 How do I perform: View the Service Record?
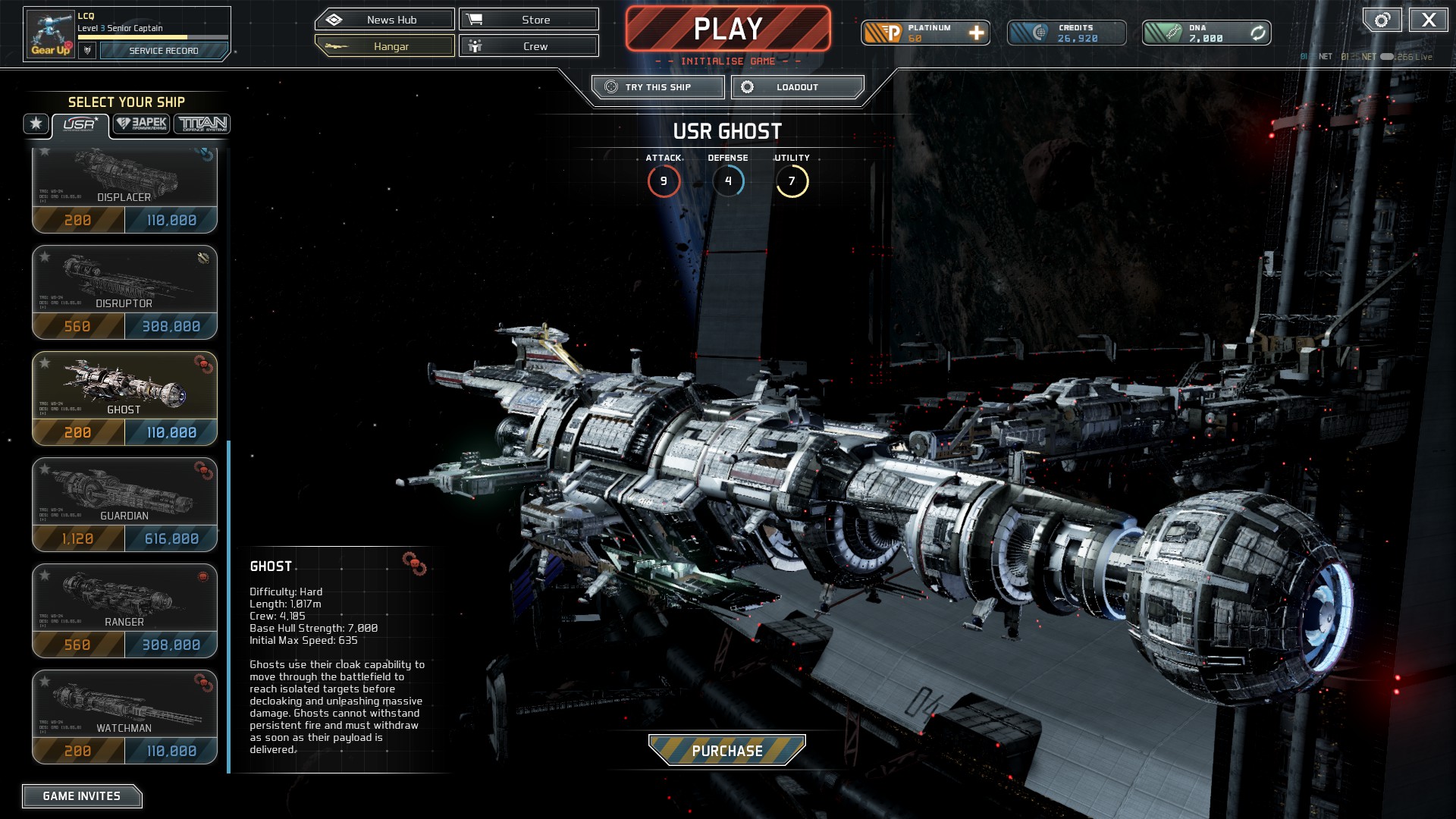click(x=164, y=51)
